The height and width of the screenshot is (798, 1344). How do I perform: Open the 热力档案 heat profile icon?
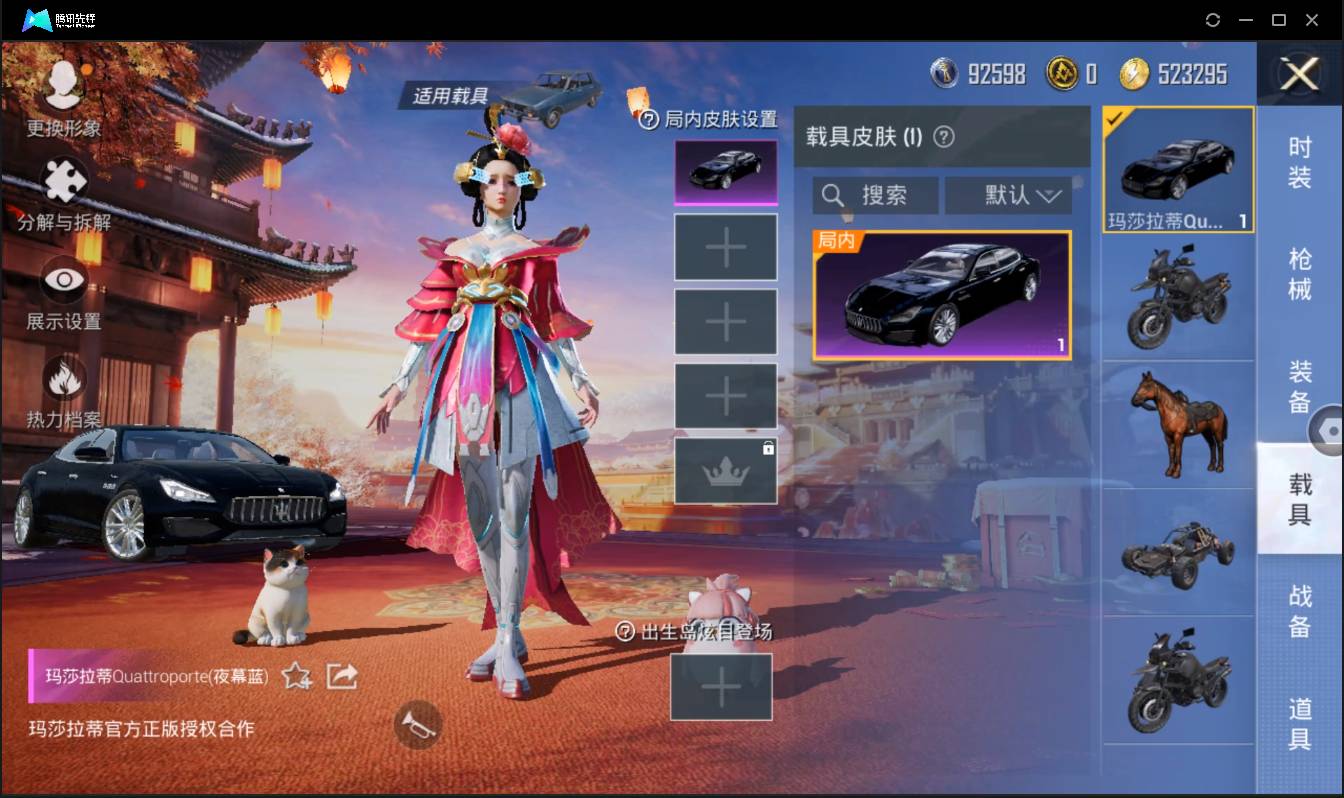point(62,380)
